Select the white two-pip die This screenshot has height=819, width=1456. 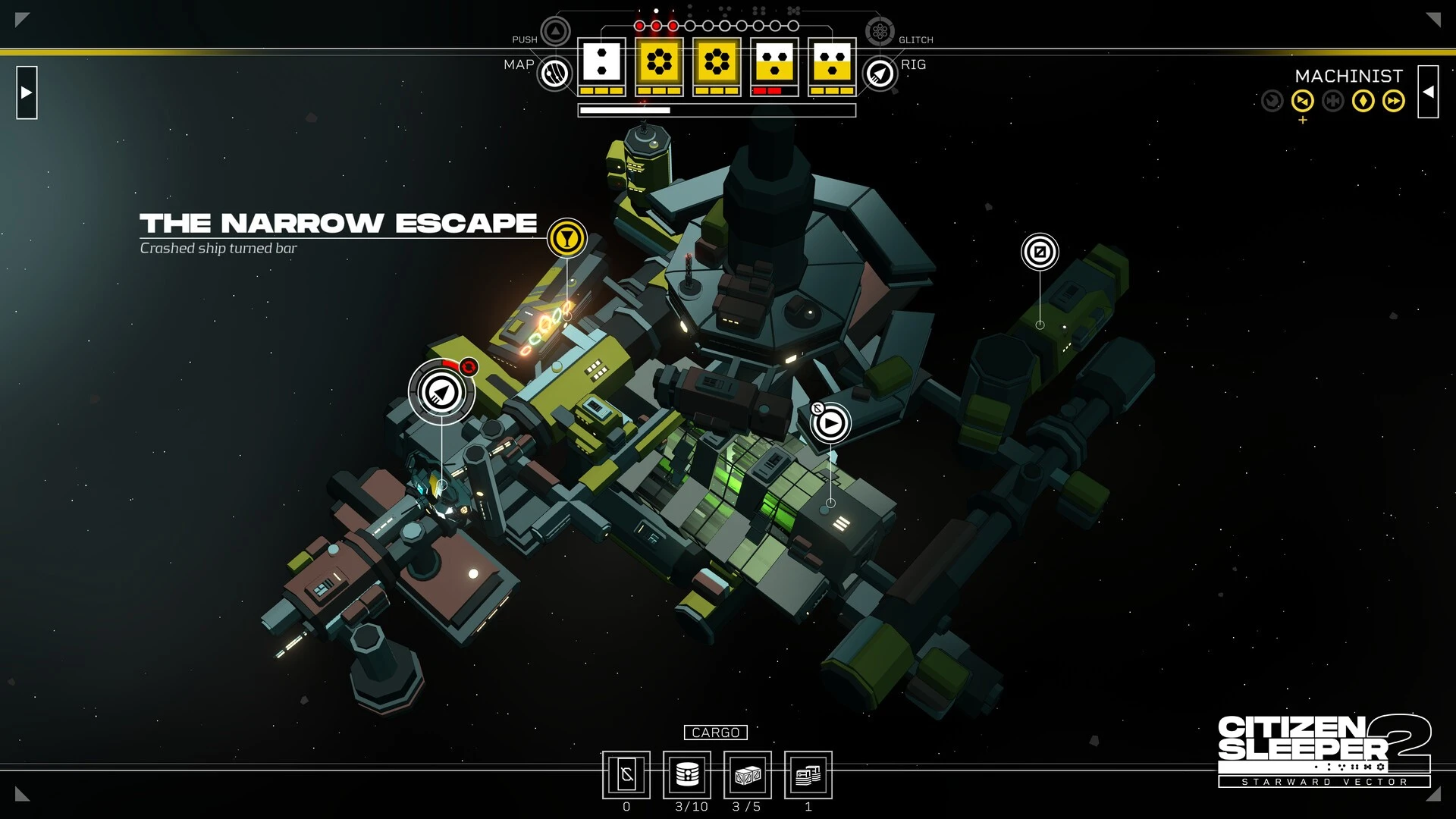click(x=601, y=62)
